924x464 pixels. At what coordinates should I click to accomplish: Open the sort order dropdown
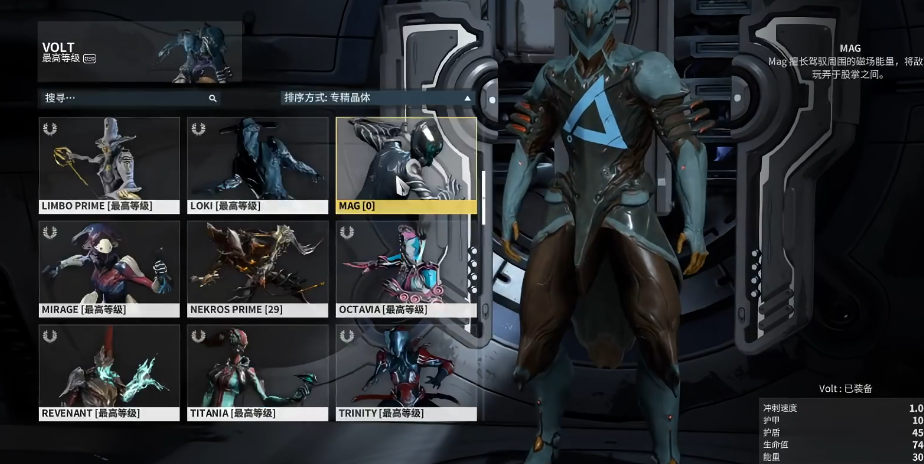[377, 98]
